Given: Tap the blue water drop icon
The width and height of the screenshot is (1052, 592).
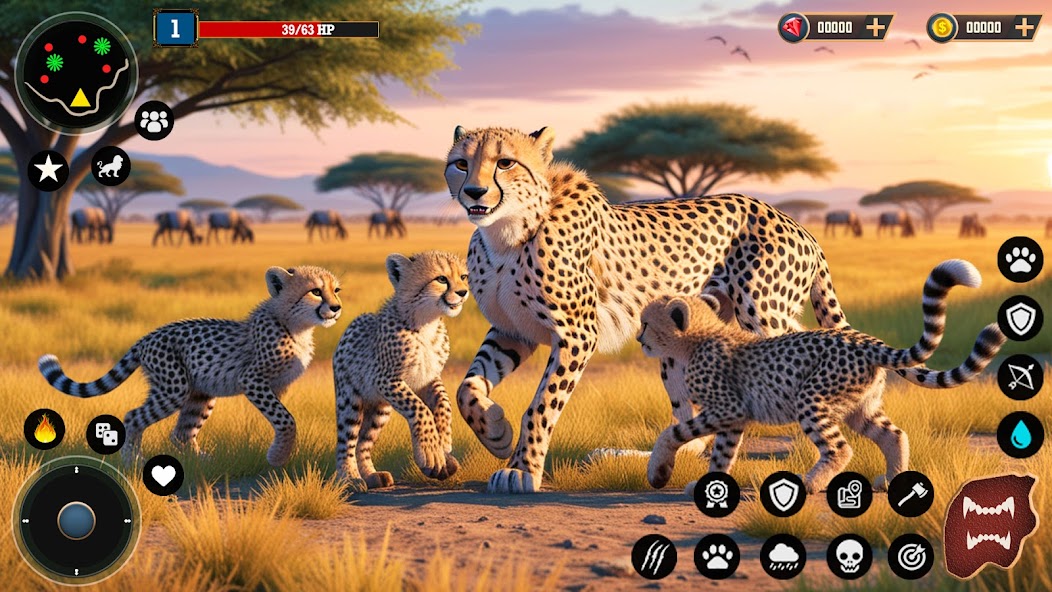Looking at the screenshot, I should click(1020, 435).
